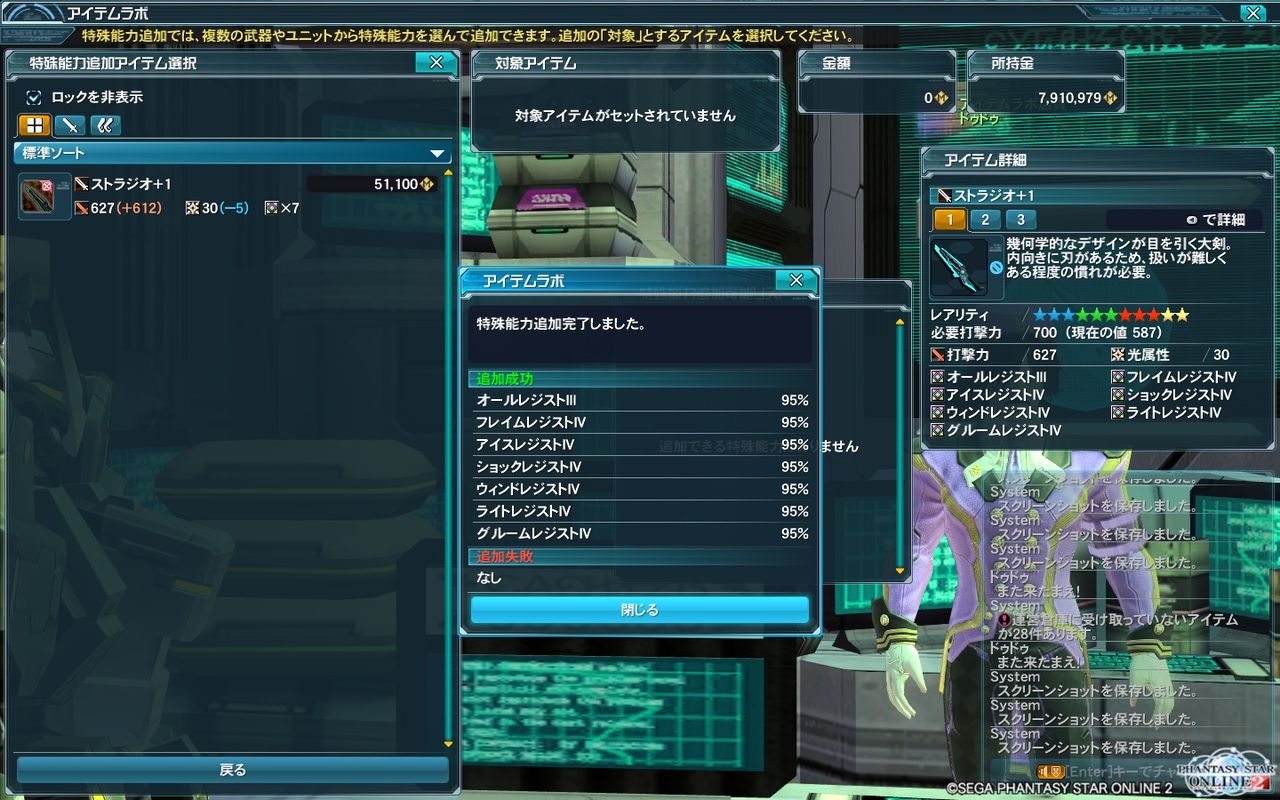The image size is (1280, 800).
Task: Toggle the ロックを非表示 checkbox
Action: [x=35, y=99]
